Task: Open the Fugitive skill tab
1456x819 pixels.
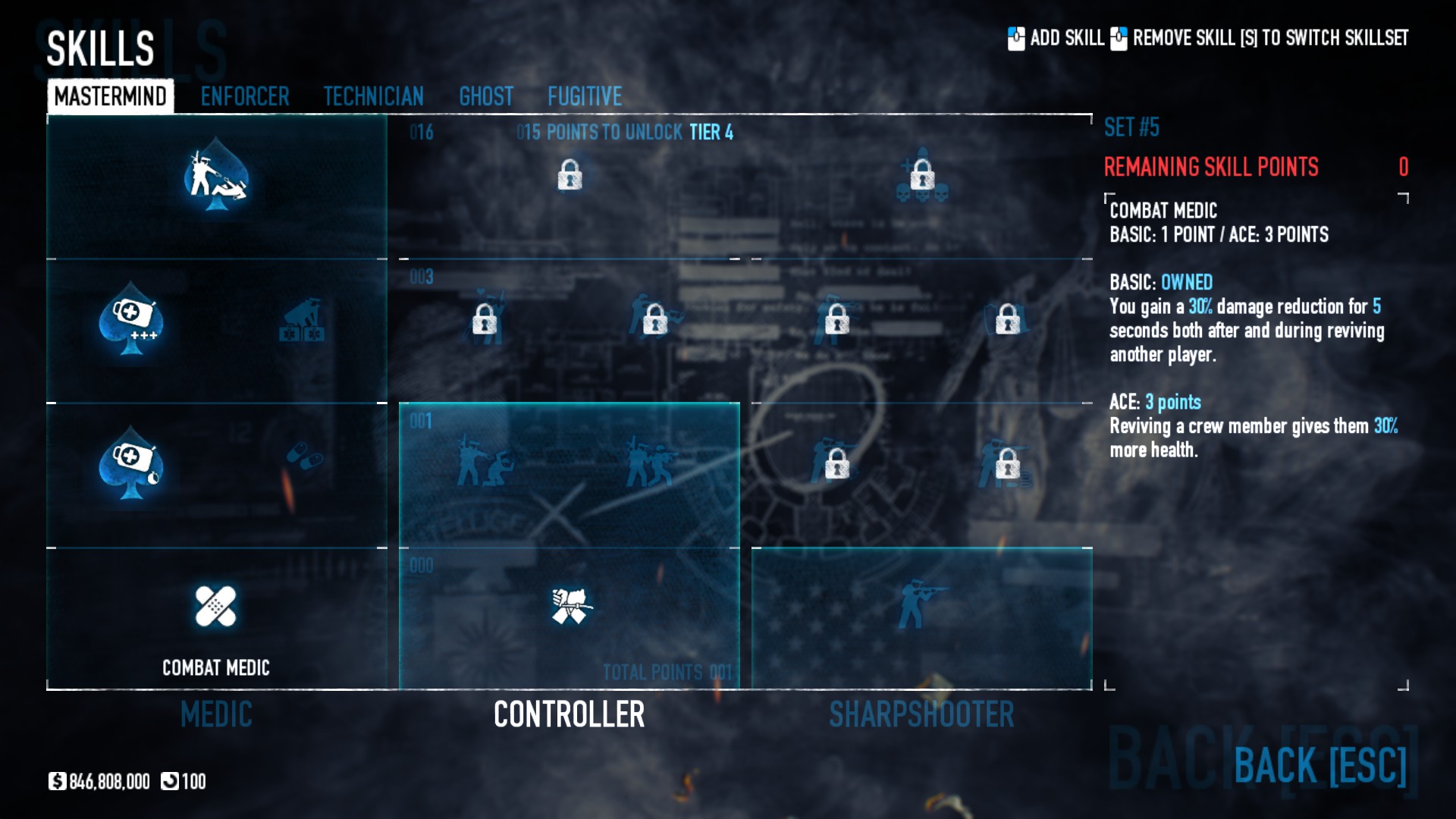Action: pos(585,96)
